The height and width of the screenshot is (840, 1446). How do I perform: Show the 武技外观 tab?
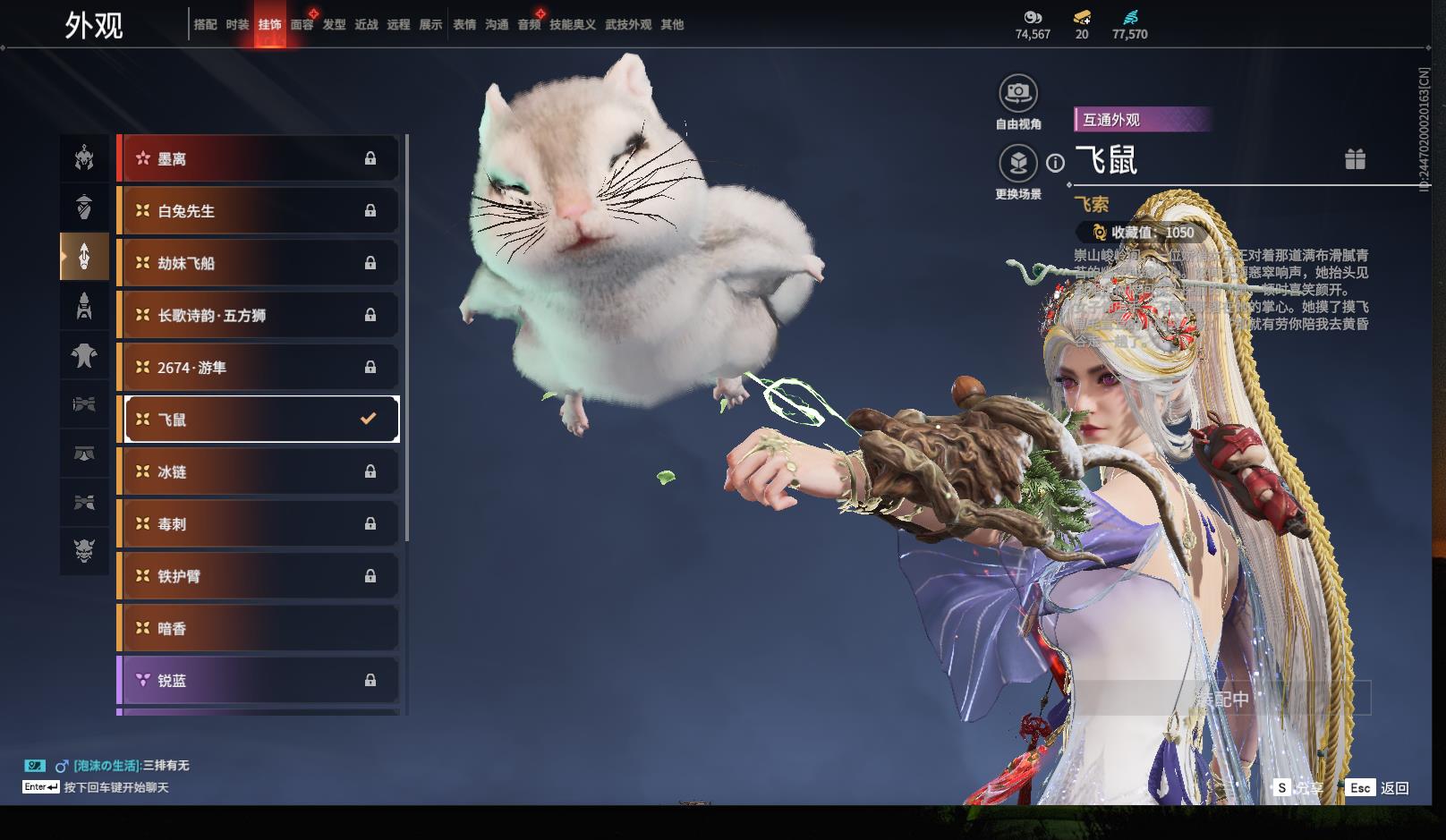click(628, 25)
